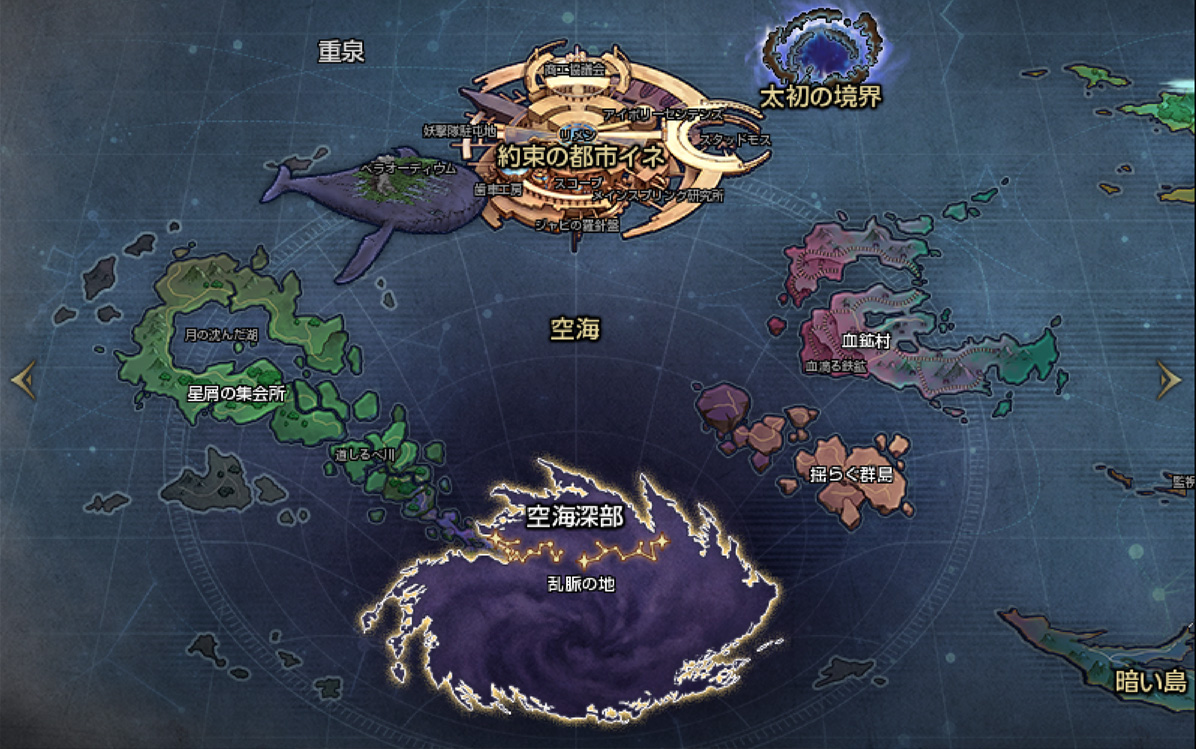1196x749 pixels.
Task: Select the 乱脈の地 location
Action: tap(581, 583)
